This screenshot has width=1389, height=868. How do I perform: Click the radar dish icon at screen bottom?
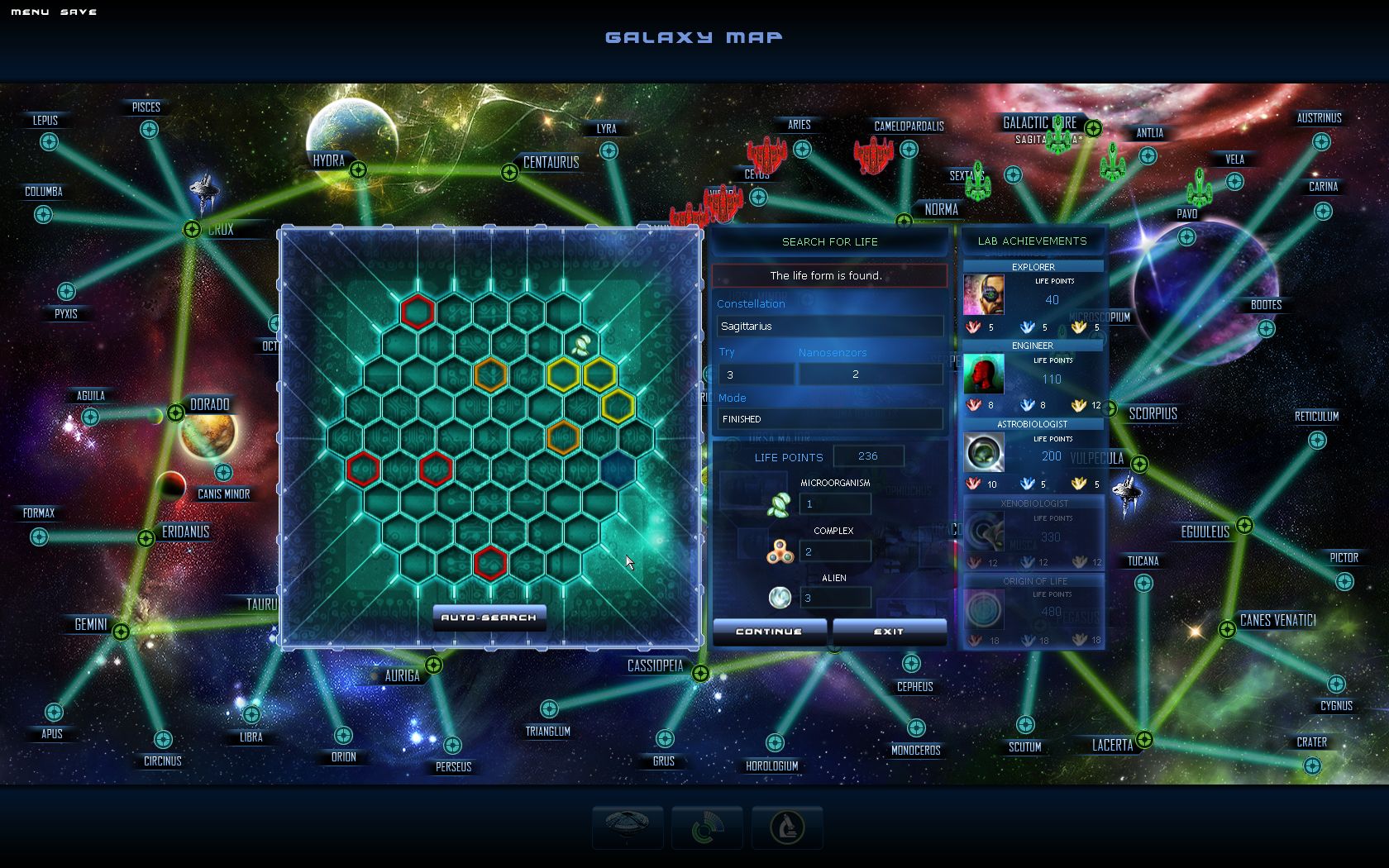pyautogui.click(x=627, y=827)
